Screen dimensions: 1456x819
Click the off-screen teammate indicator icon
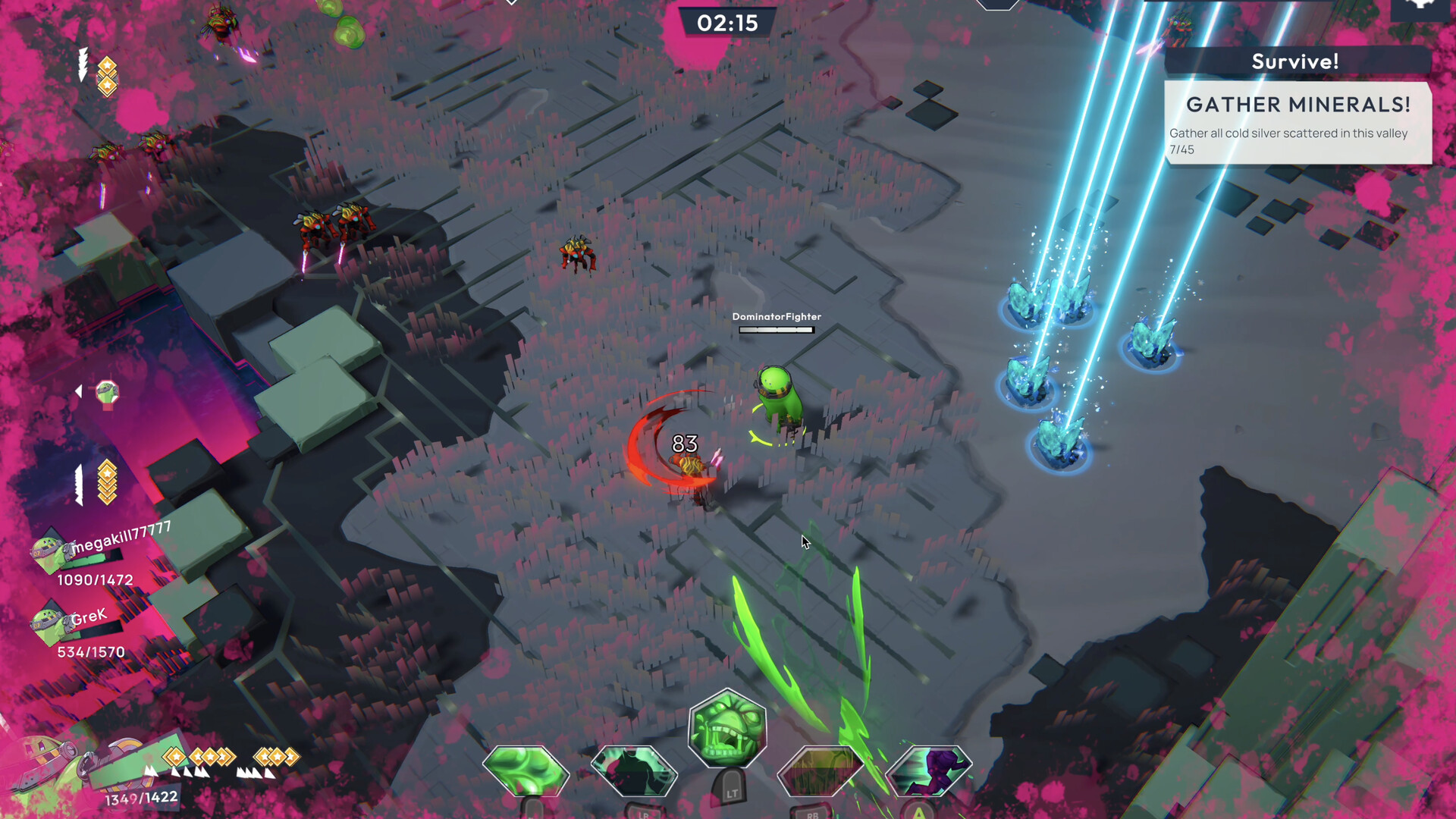pyautogui.click(x=107, y=393)
